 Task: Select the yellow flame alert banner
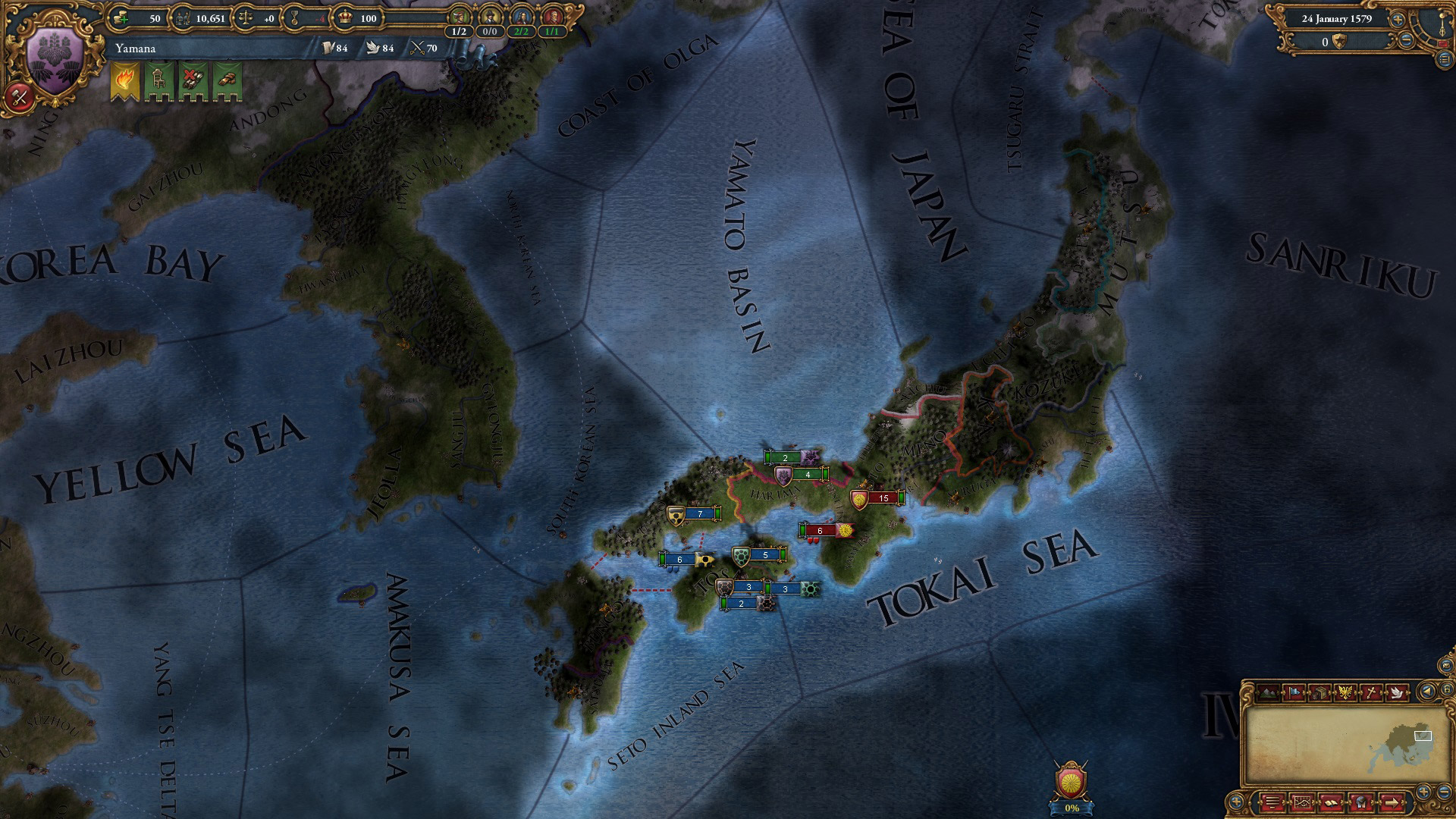pos(124,80)
